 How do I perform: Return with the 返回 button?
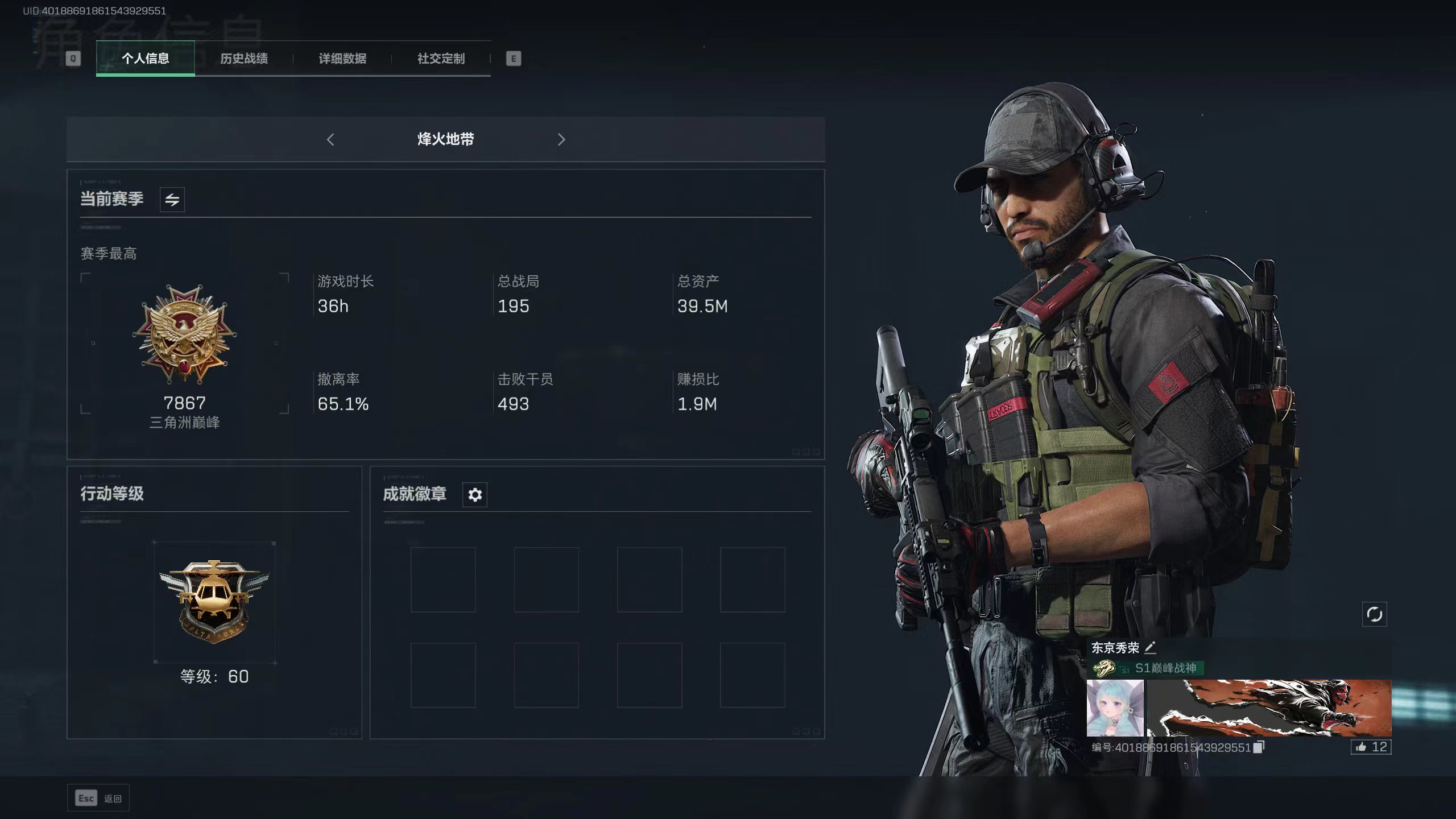[98, 799]
